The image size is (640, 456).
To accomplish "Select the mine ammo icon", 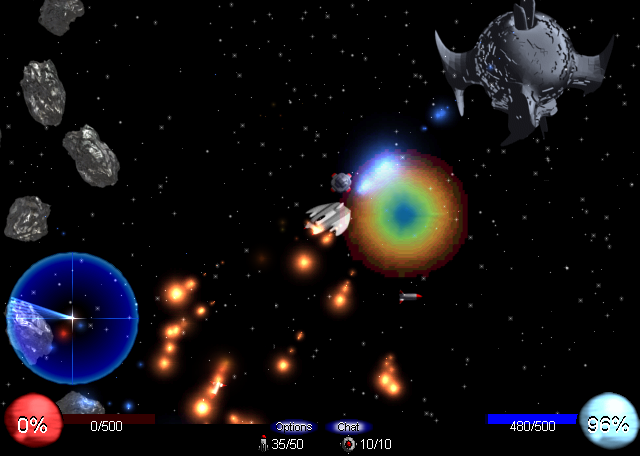I will tap(348, 444).
